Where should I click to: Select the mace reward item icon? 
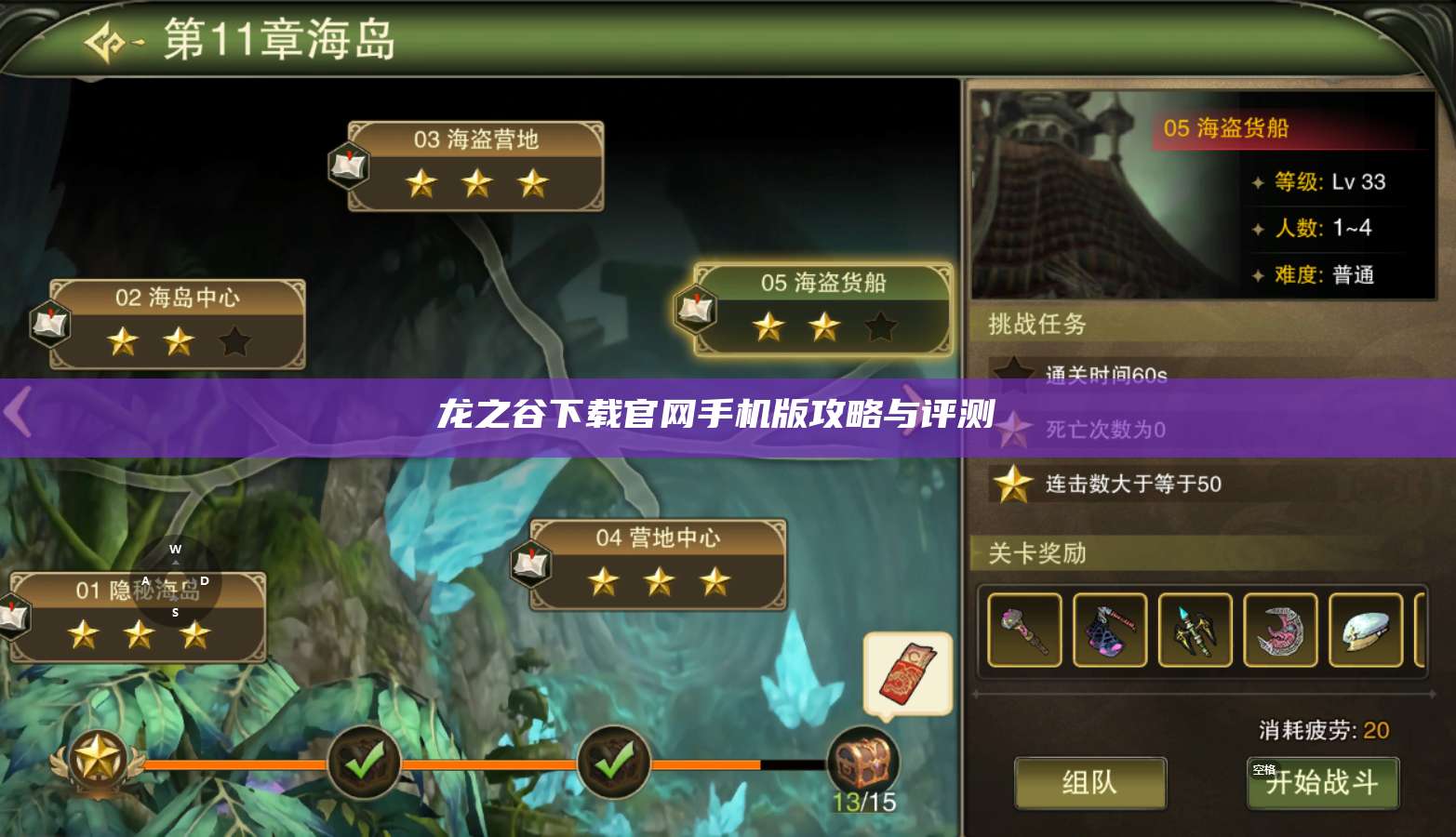(x=1023, y=631)
